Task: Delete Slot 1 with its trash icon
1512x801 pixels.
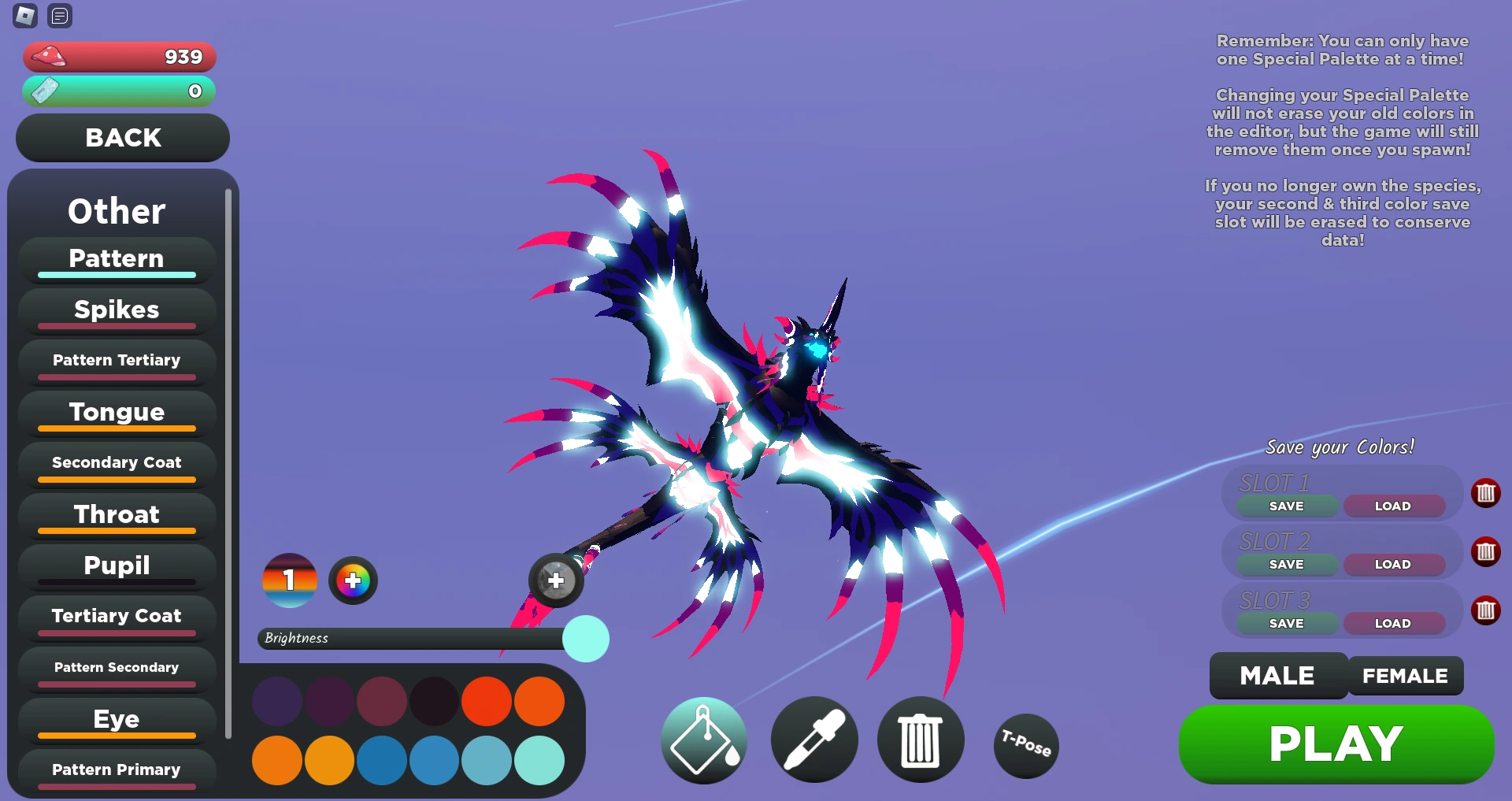Action: coord(1487,494)
